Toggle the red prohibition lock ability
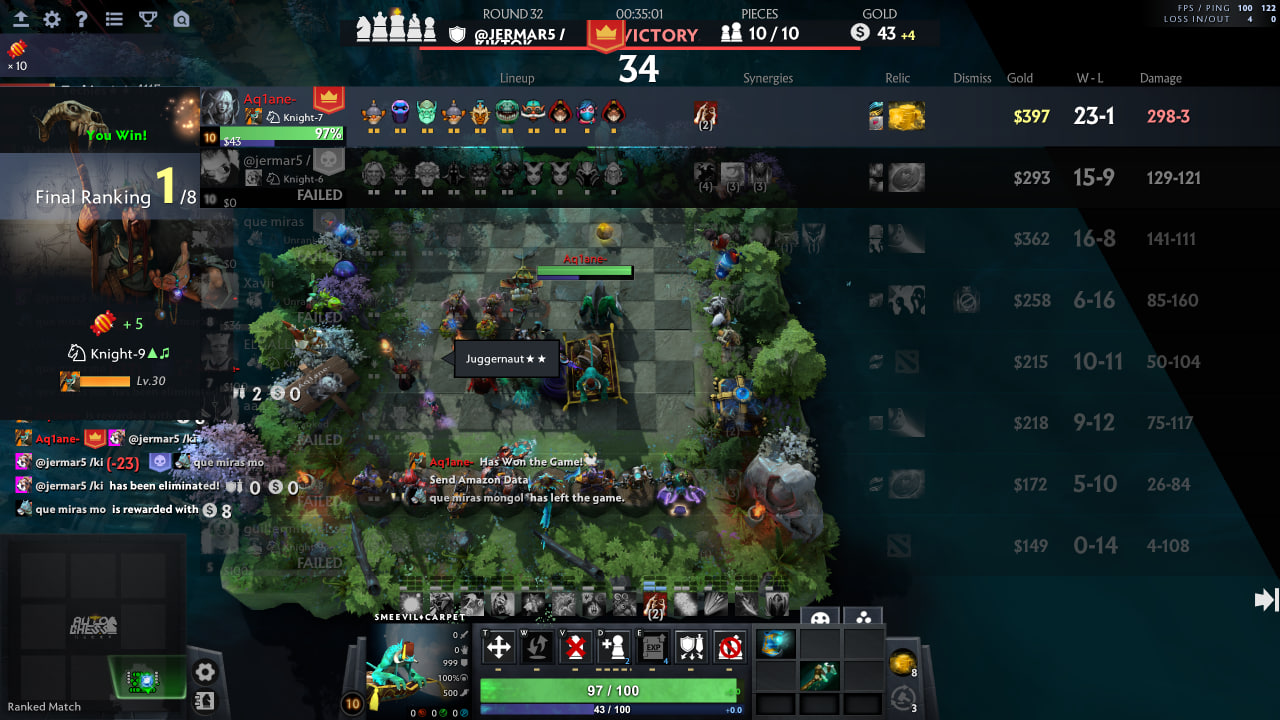The height and width of the screenshot is (720, 1280). coord(730,648)
